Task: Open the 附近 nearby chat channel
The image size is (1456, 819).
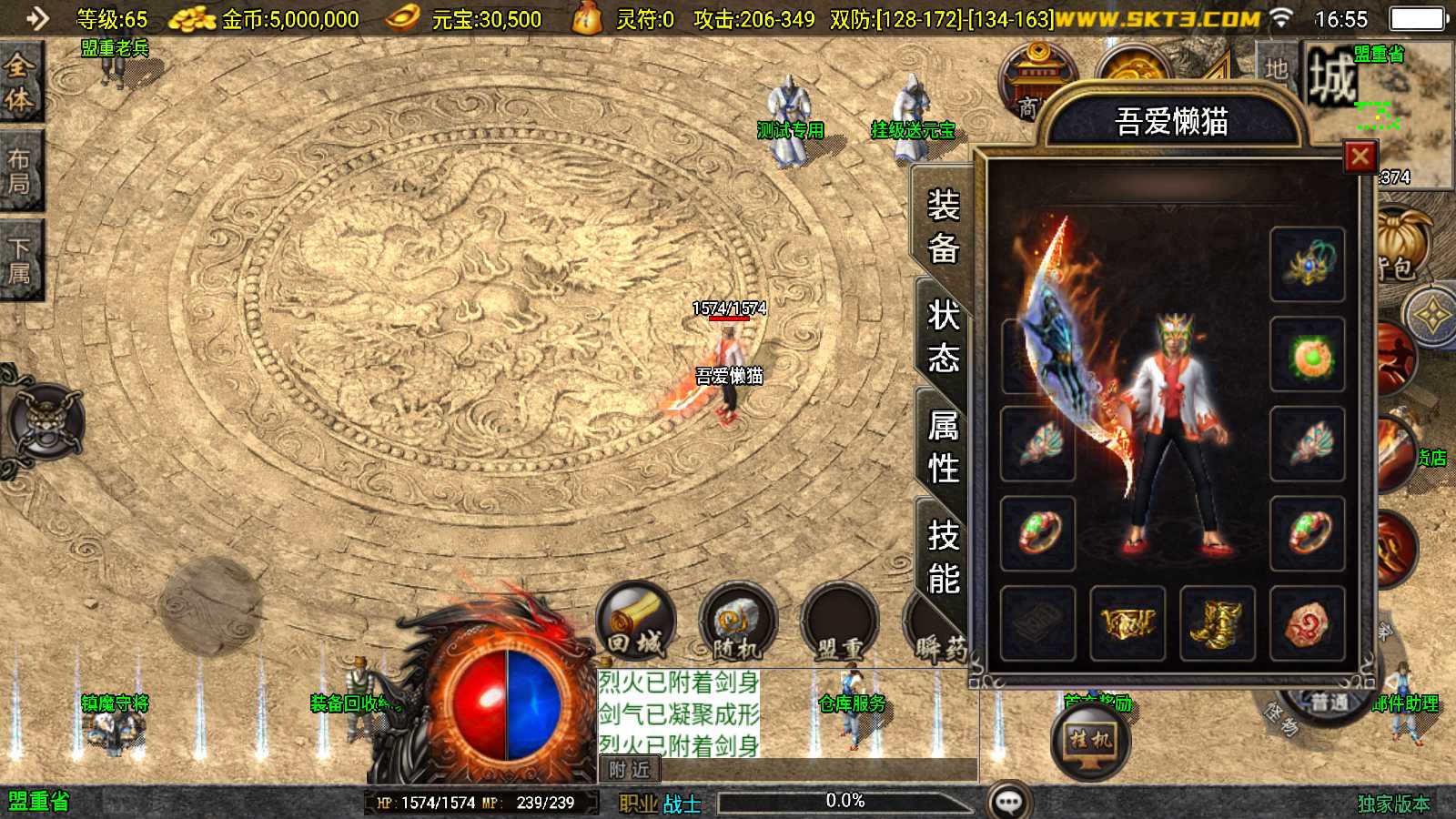Action: tap(629, 770)
